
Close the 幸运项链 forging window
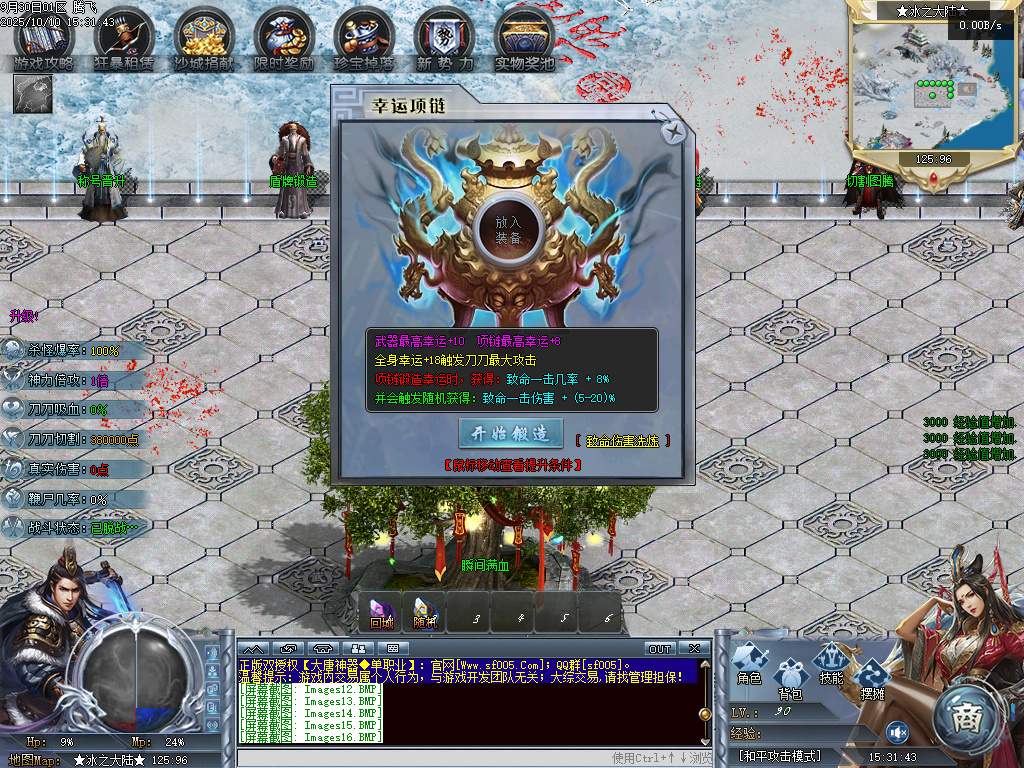(675, 131)
